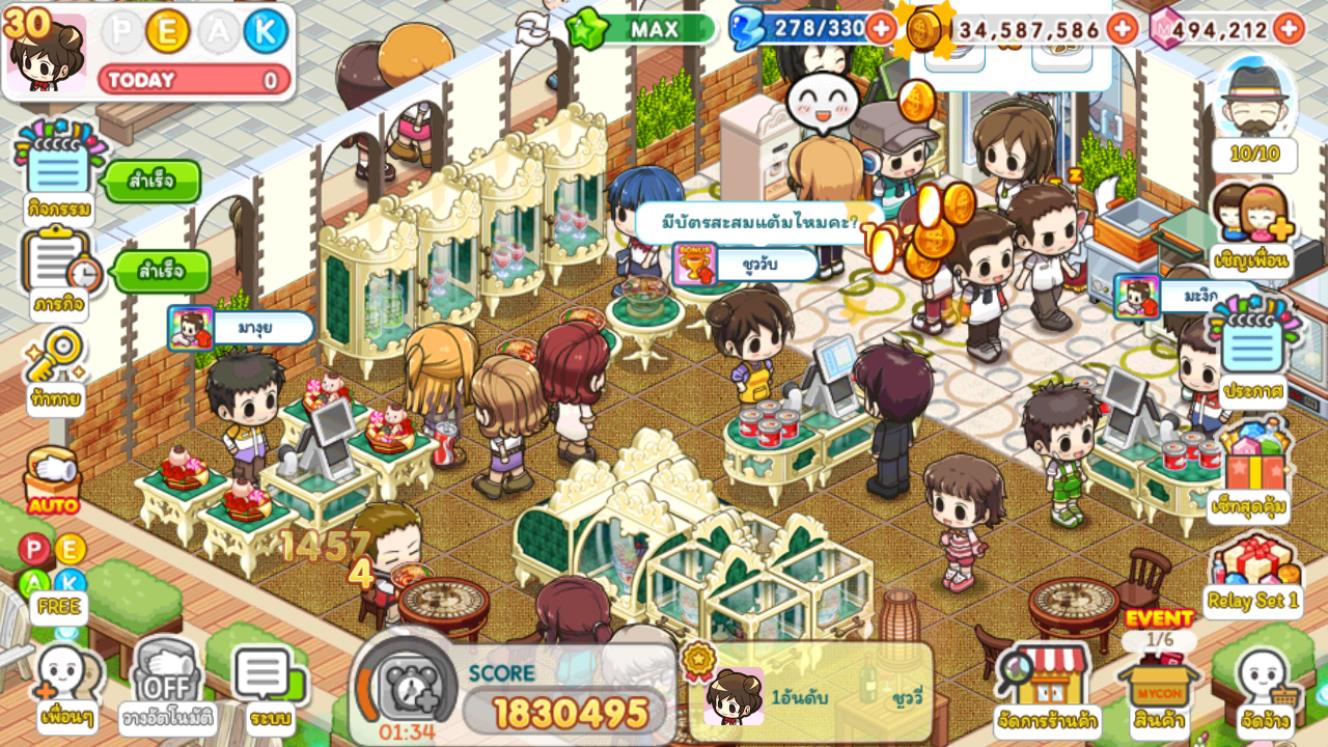Add pink gems with the plus button
The height and width of the screenshot is (747, 1328).
coord(1289,28)
